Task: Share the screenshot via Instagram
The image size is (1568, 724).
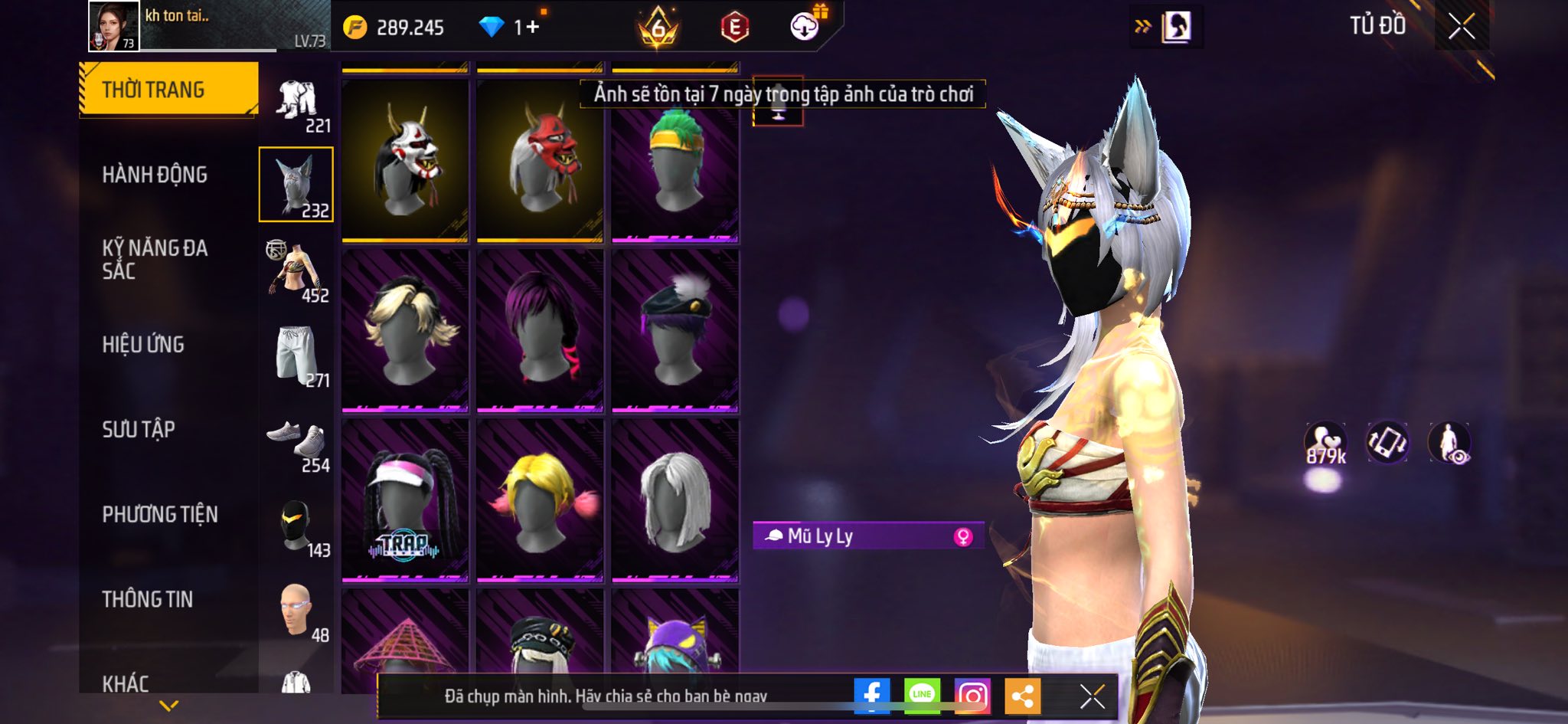Action: [972, 695]
